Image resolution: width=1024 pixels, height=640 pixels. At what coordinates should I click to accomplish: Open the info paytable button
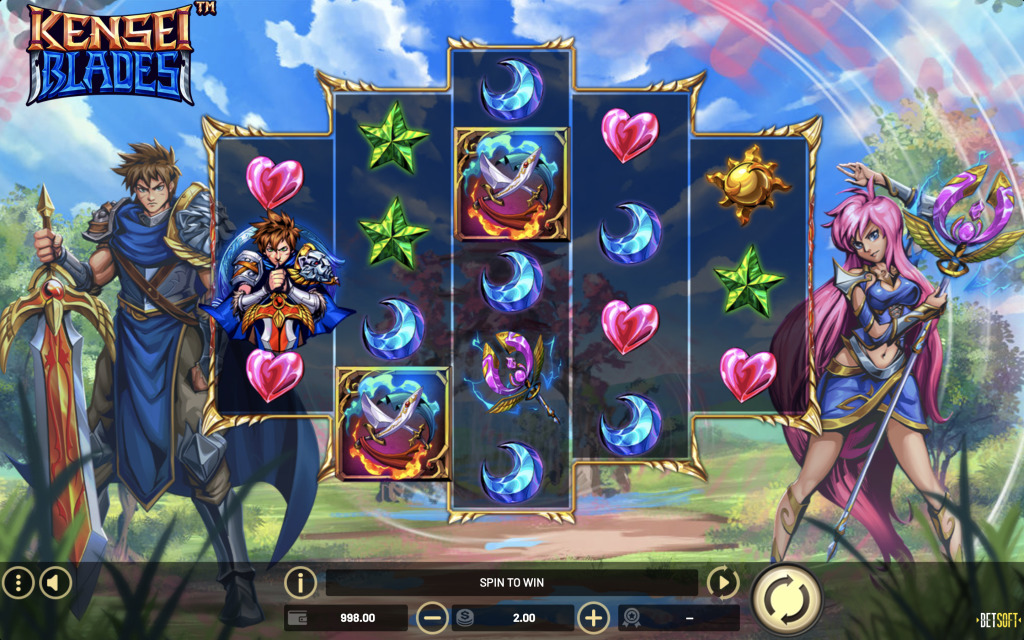click(300, 583)
